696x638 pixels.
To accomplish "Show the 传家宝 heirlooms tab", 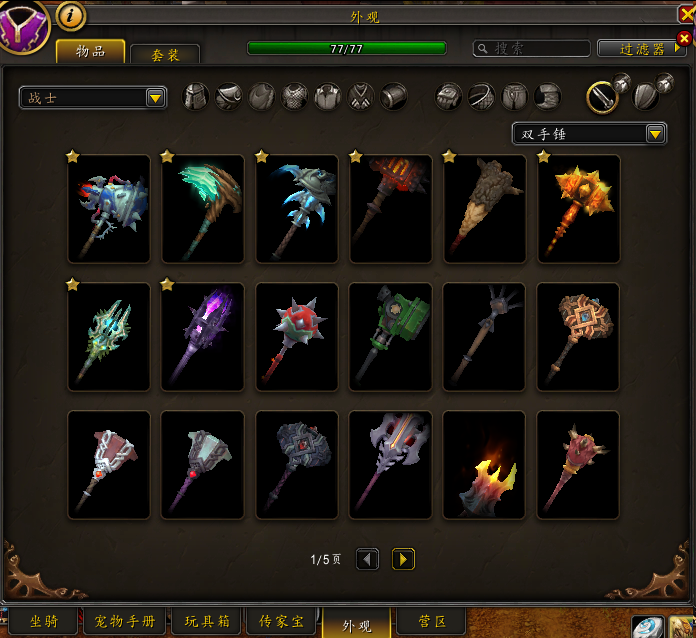I will (x=283, y=622).
